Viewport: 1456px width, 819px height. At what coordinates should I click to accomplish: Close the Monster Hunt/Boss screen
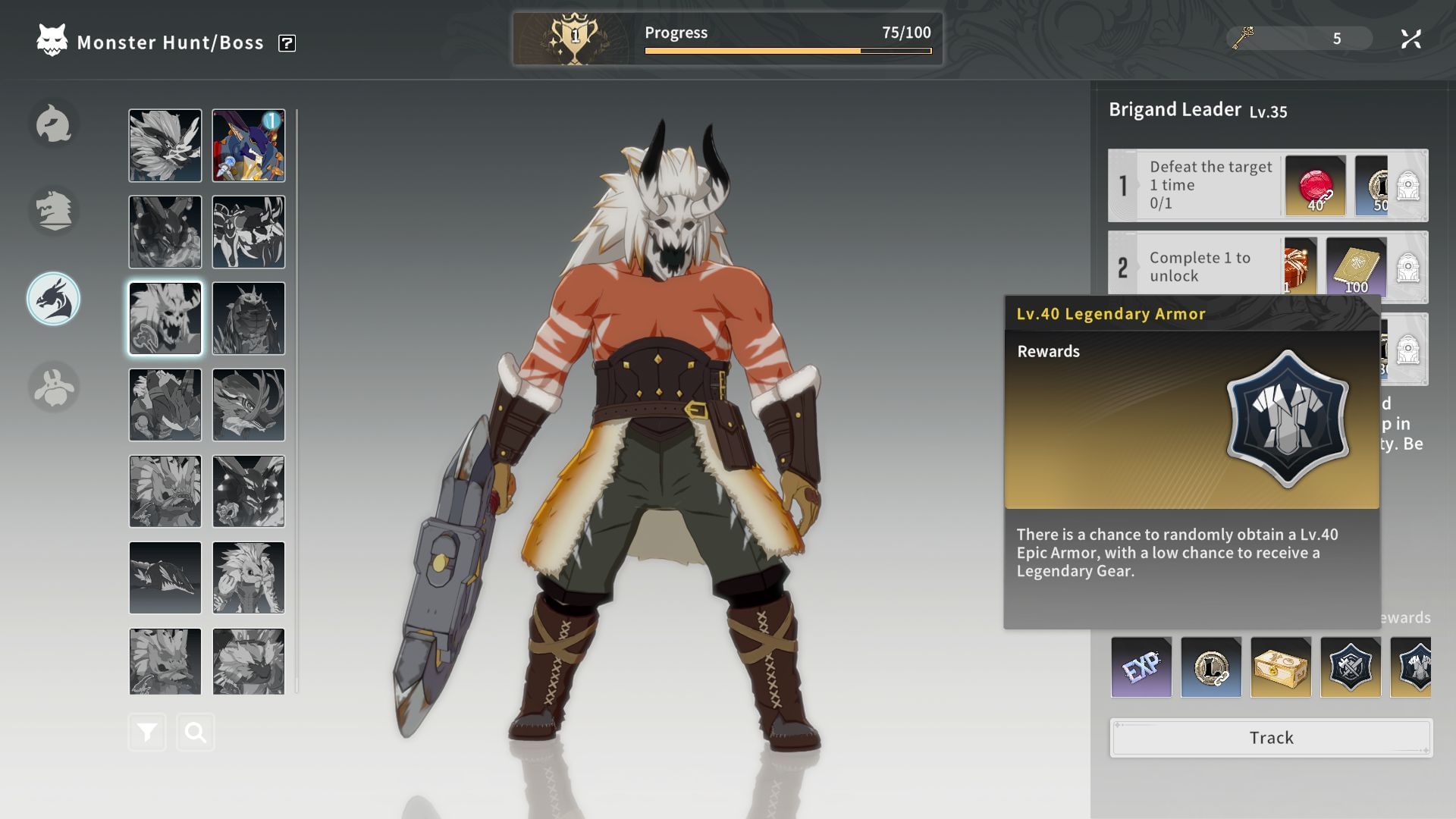[x=1410, y=39]
